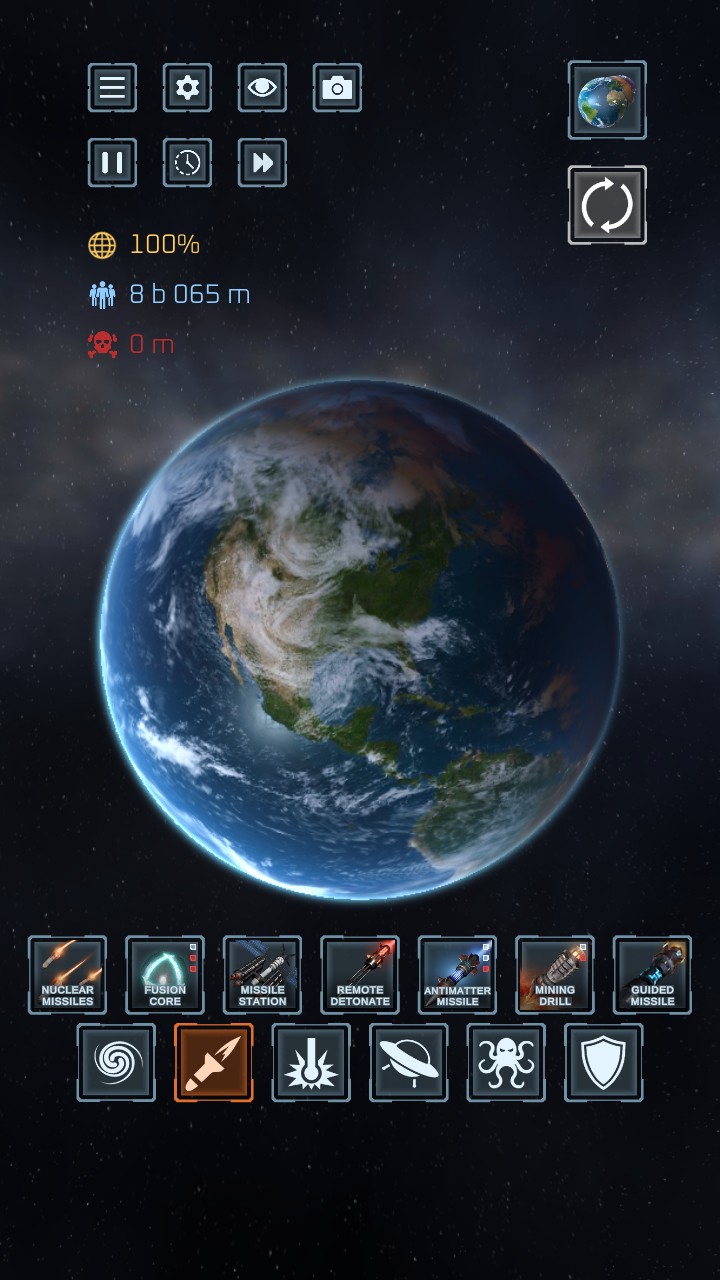Screen dimensions: 720x1280
Task: Click the clock time control button
Action: coord(187,163)
